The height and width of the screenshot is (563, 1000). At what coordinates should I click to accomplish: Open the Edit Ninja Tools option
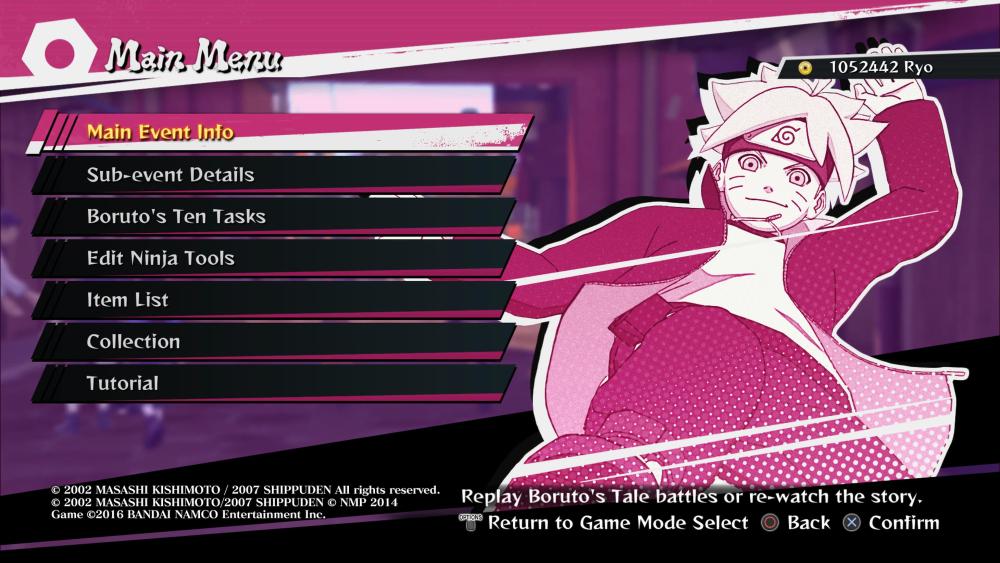160,258
